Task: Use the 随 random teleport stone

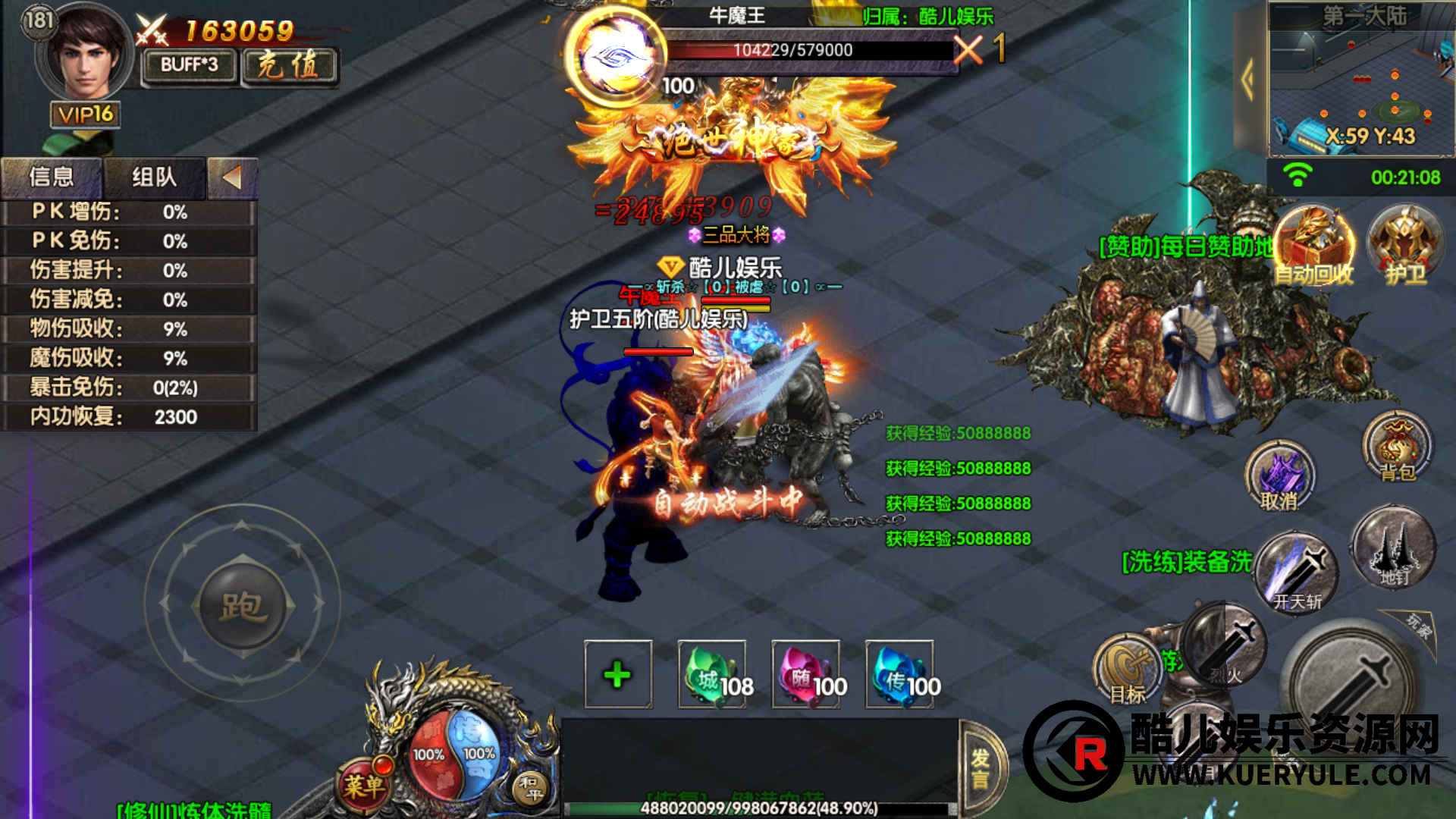Action: (x=806, y=675)
